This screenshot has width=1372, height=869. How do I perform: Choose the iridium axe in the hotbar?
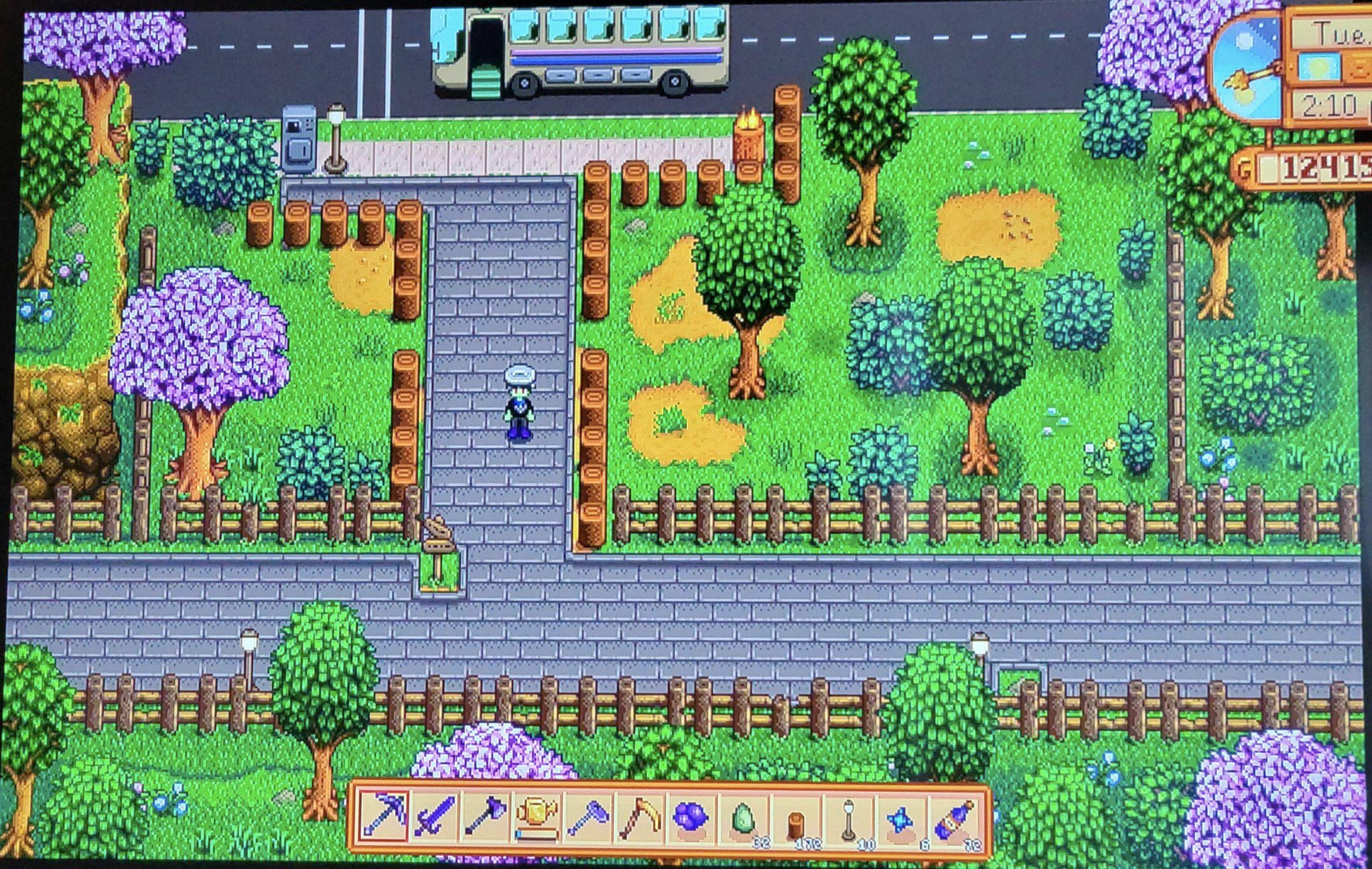coord(485,817)
